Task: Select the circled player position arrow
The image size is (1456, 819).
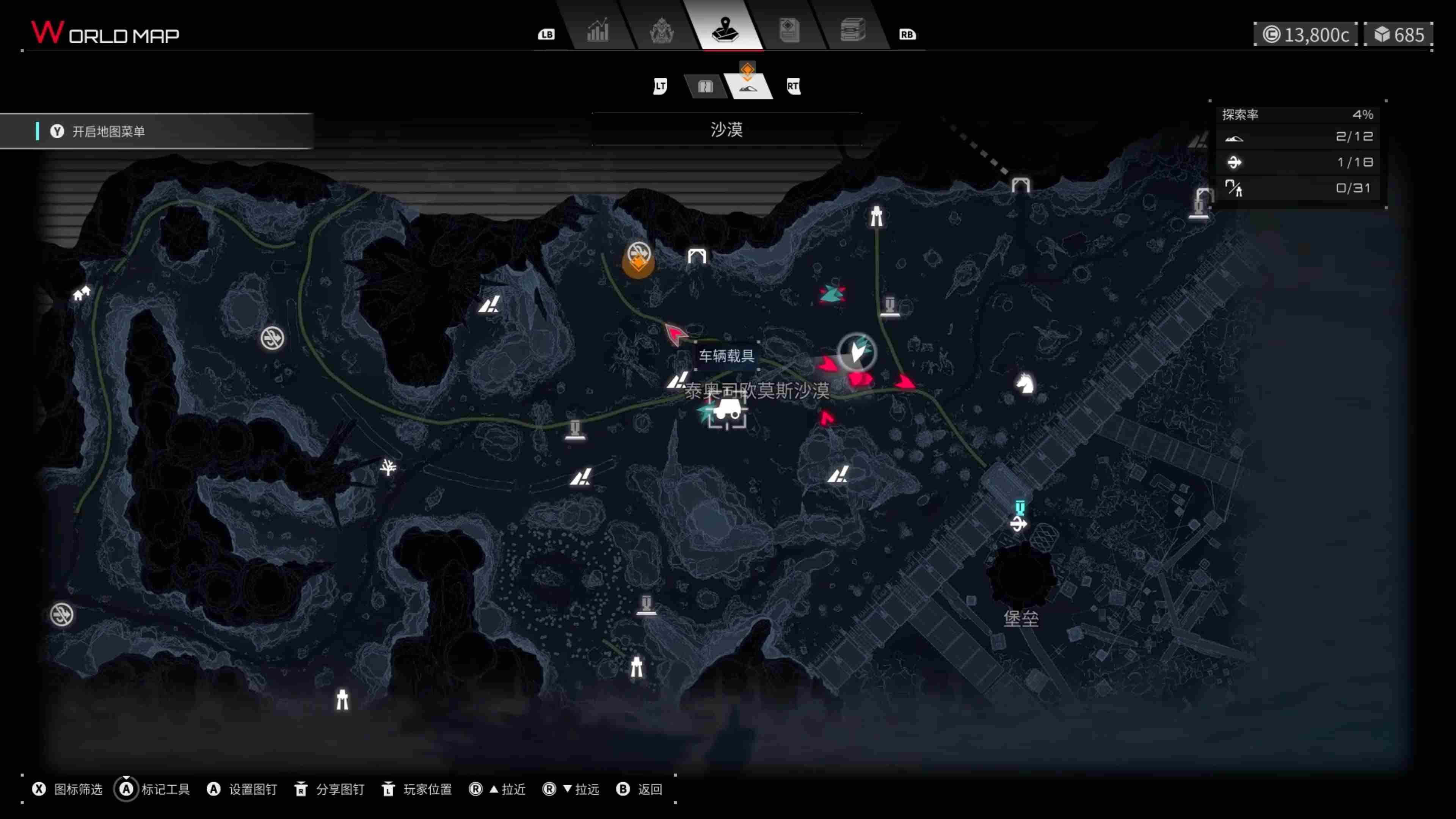Action: coord(857,351)
